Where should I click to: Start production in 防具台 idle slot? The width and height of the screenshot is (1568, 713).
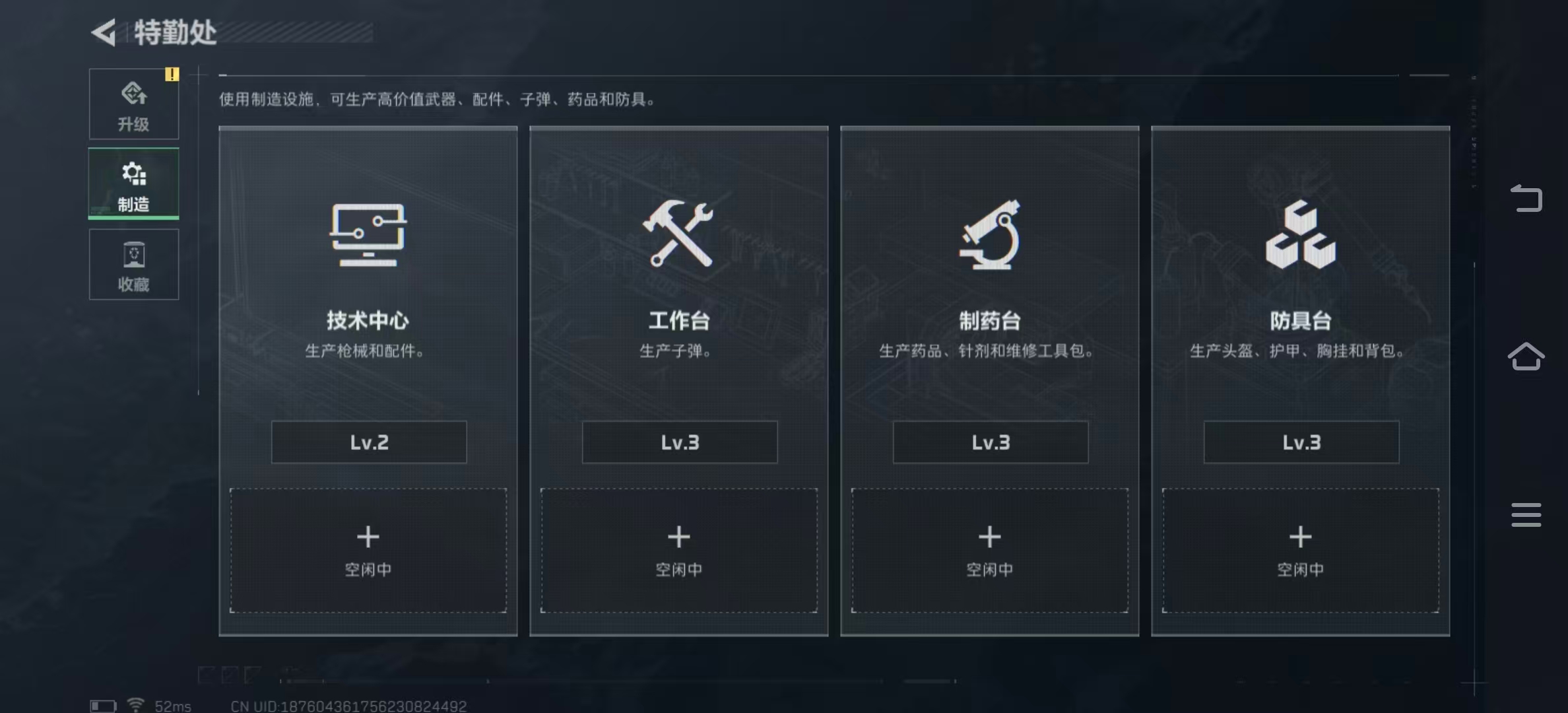pyautogui.click(x=1299, y=549)
